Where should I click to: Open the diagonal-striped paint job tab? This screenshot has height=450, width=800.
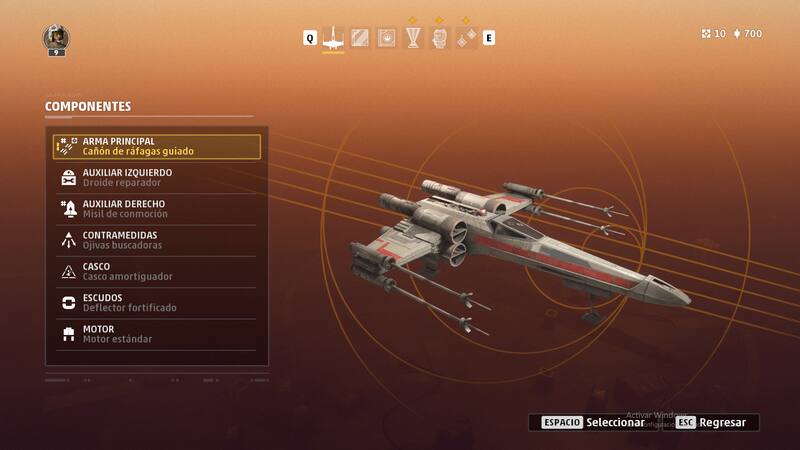point(360,38)
